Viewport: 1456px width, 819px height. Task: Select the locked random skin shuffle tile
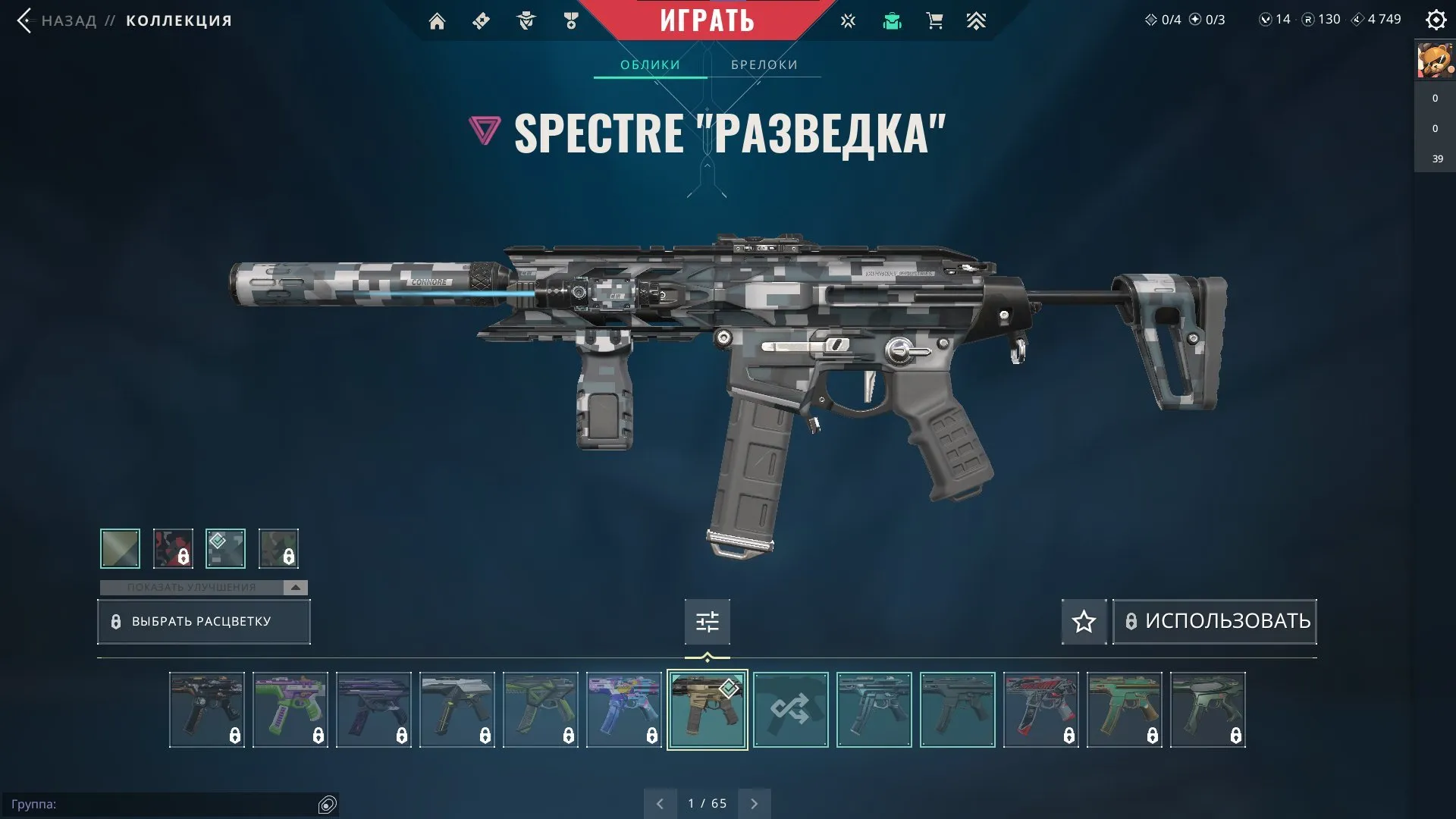(x=791, y=710)
